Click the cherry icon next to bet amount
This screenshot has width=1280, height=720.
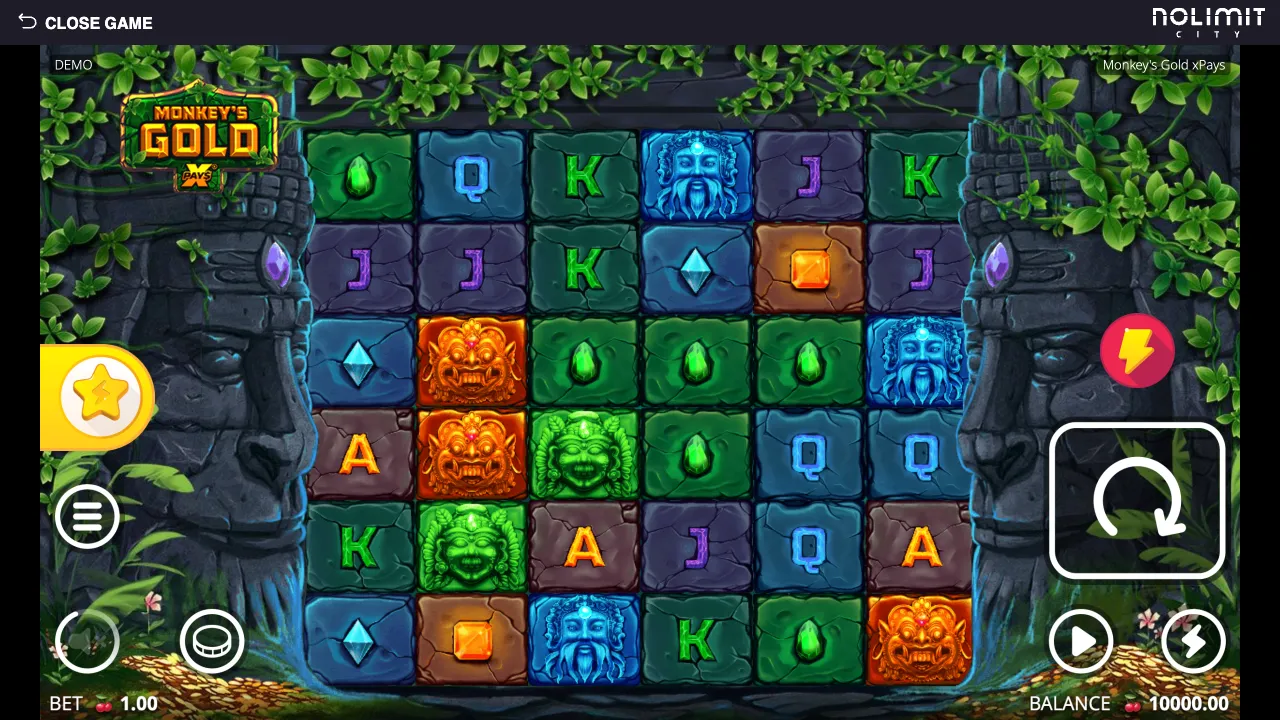[102, 704]
